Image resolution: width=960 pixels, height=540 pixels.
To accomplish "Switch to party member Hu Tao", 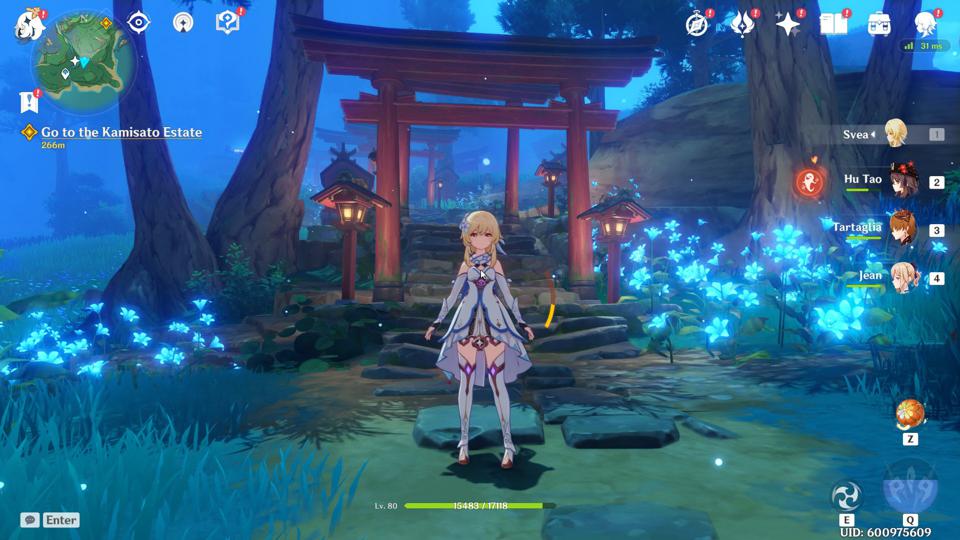I will pos(902,181).
